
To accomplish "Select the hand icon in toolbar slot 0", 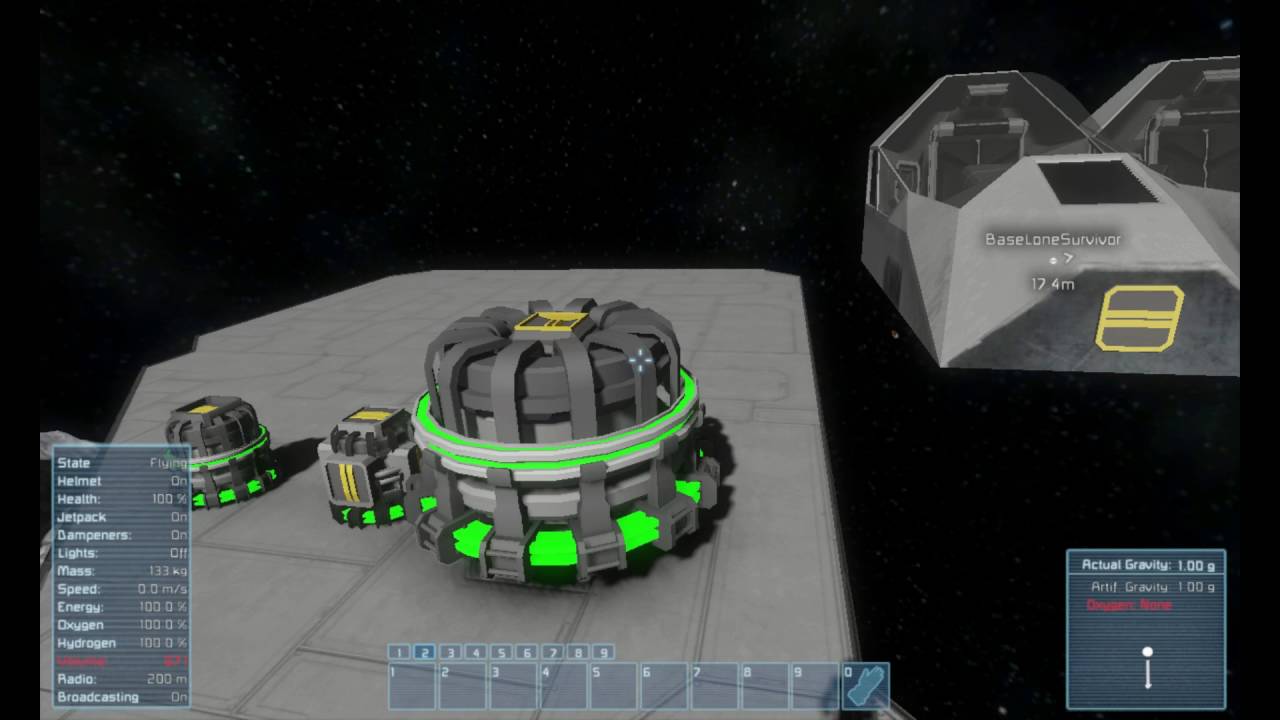I will (x=865, y=685).
